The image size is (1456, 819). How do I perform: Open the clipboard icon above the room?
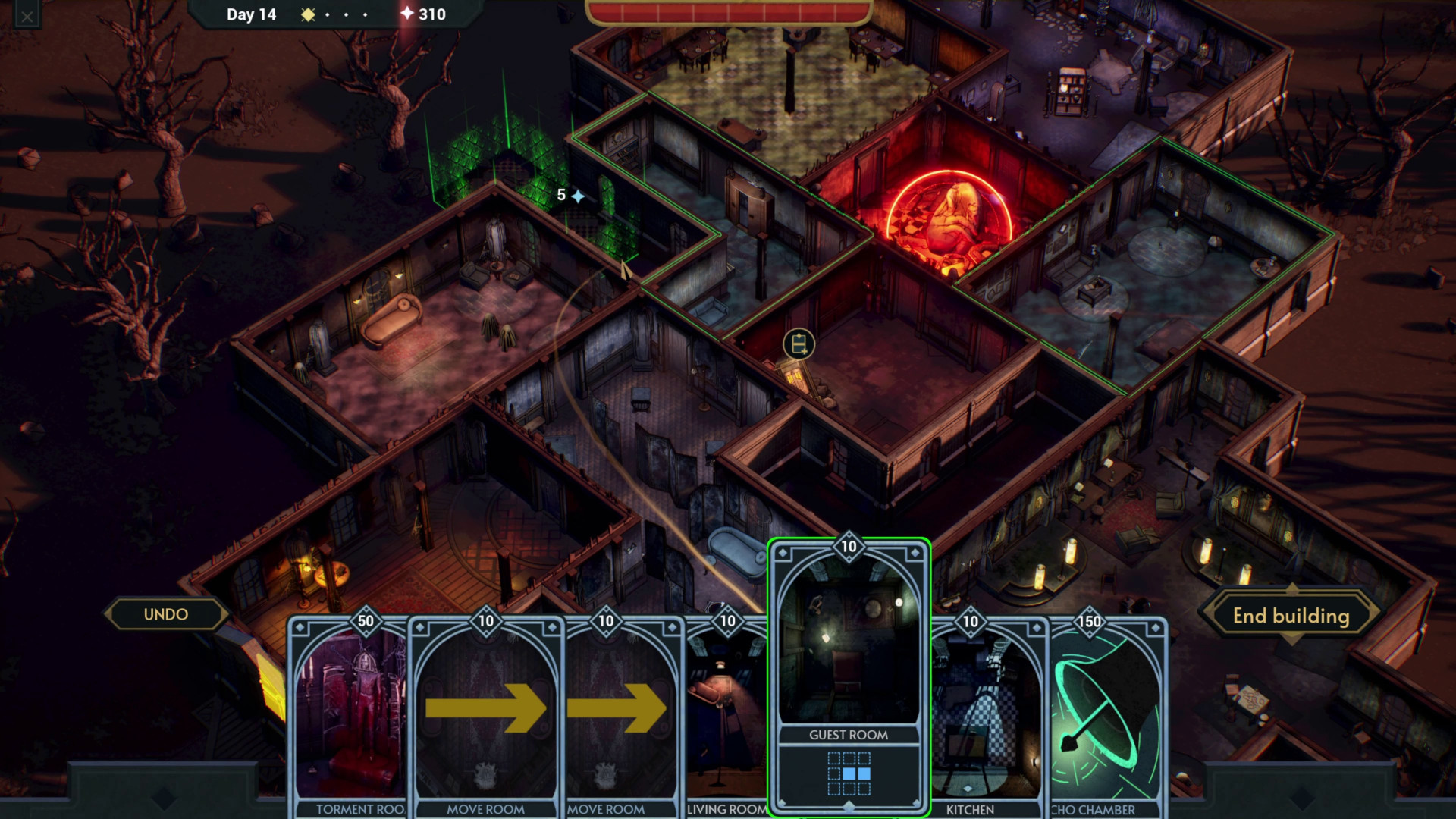click(x=799, y=344)
